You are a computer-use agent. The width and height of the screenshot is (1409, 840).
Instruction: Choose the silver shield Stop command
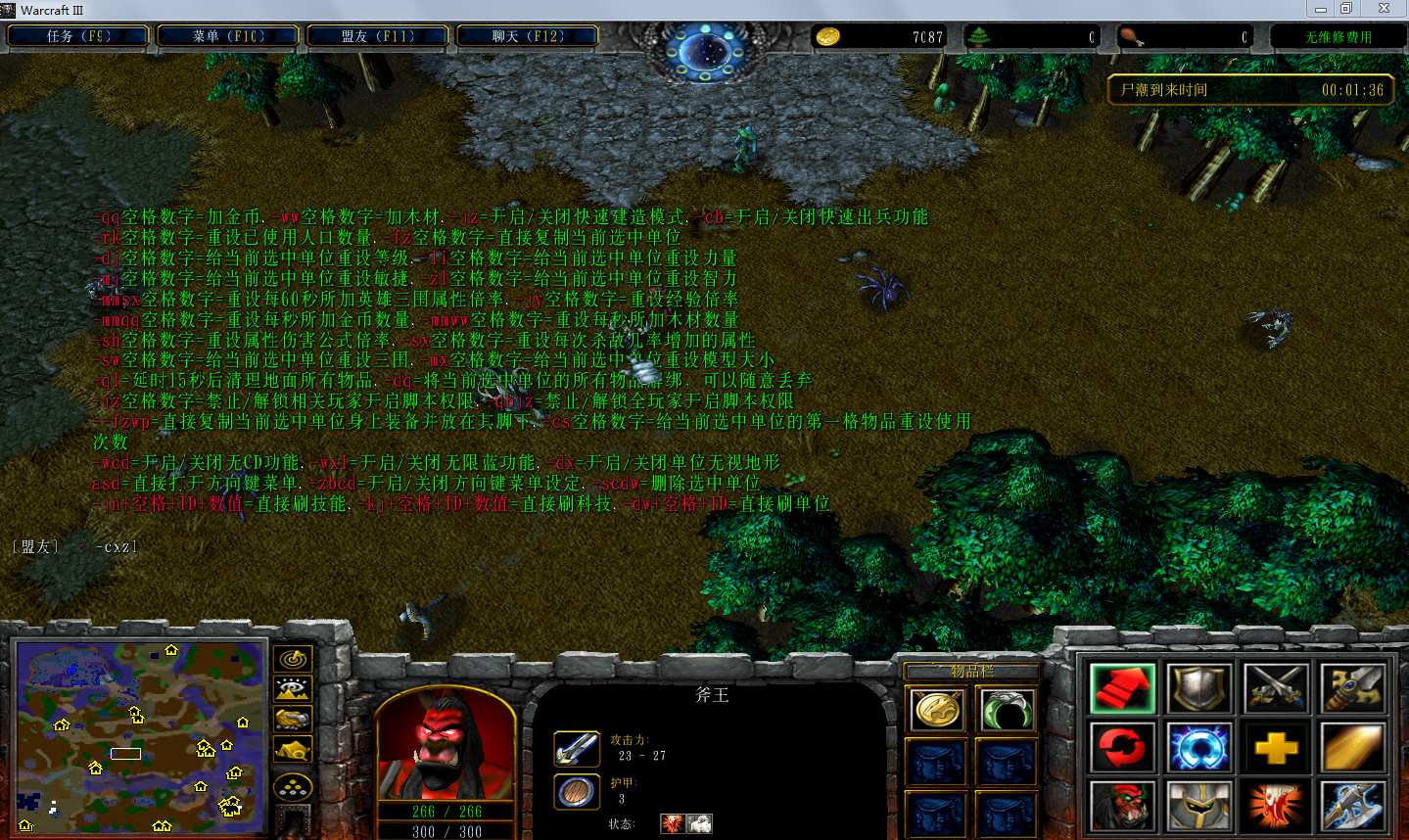pos(1199,688)
